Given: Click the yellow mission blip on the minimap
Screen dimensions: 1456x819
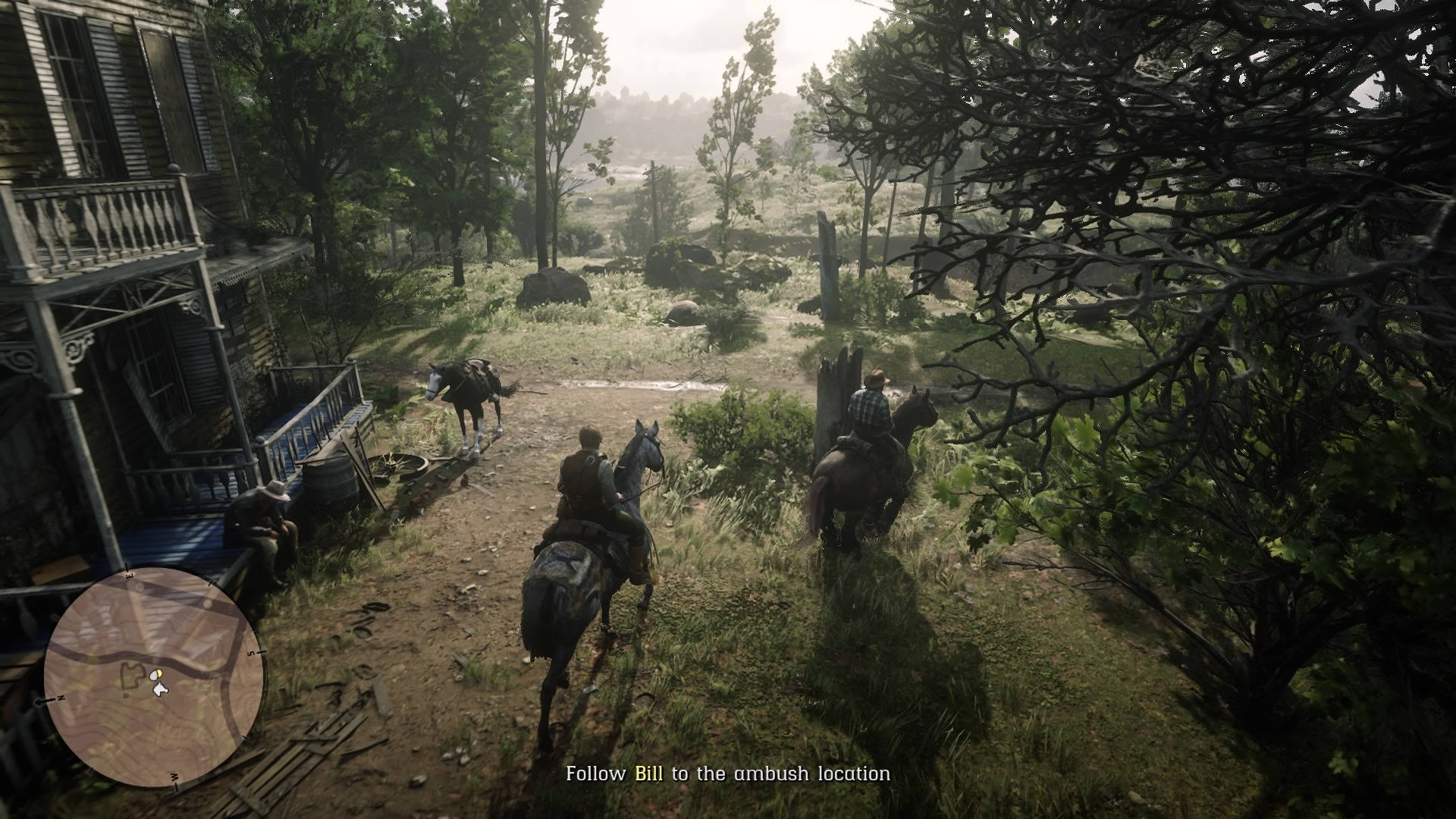Looking at the screenshot, I should pyautogui.click(x=159, y=673).
